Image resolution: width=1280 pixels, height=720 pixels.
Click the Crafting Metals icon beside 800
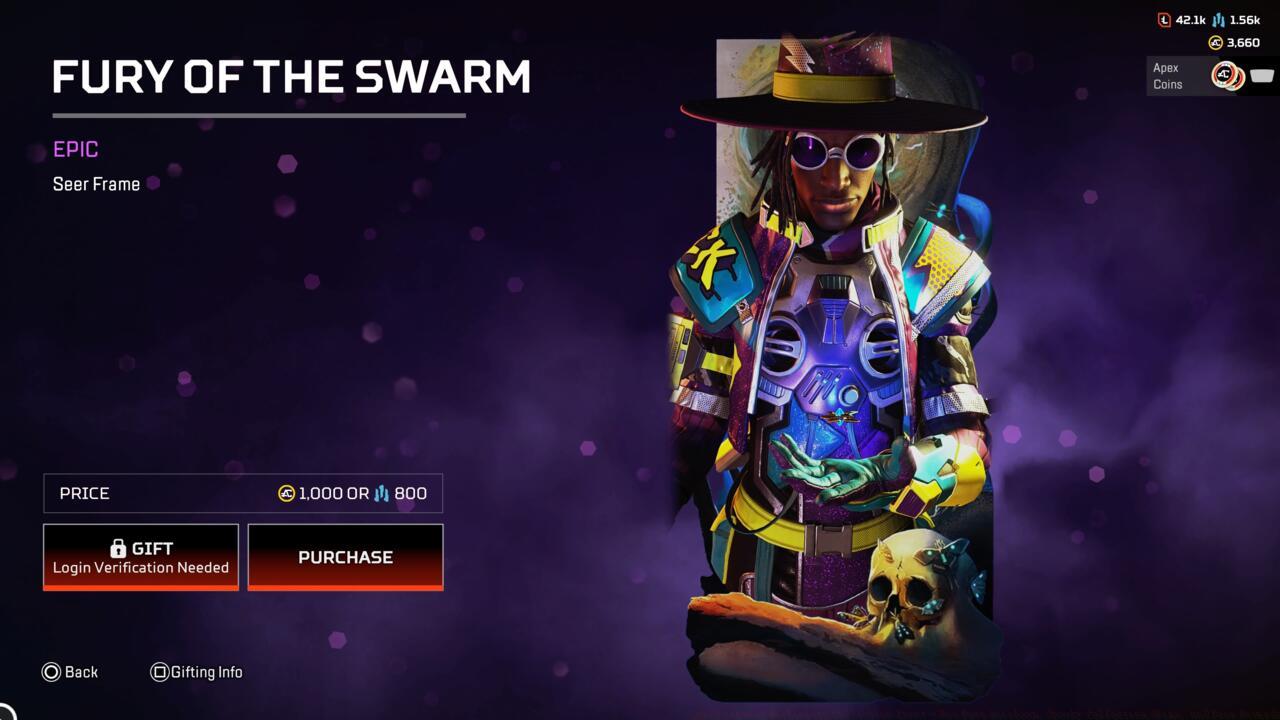coord(383,492)
